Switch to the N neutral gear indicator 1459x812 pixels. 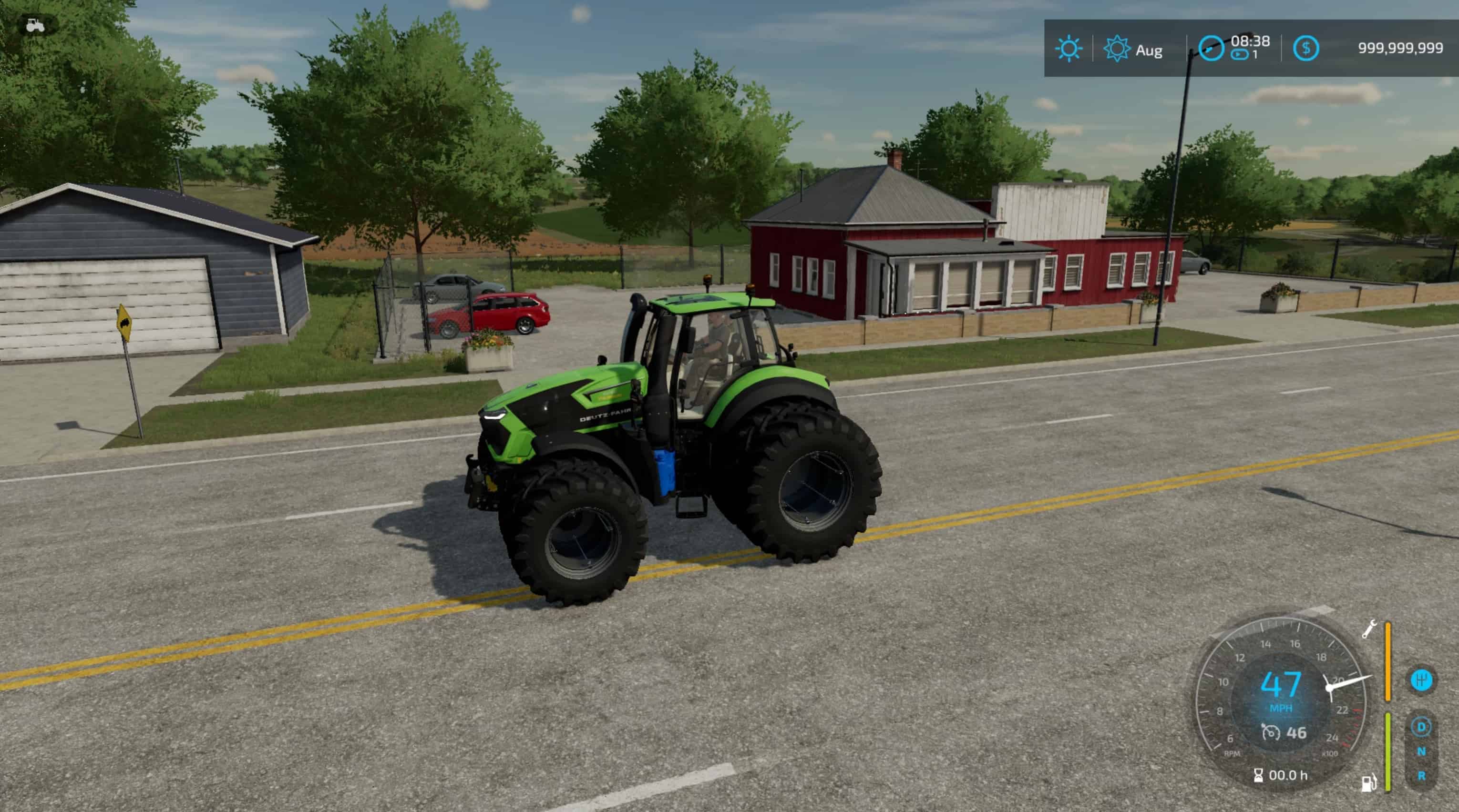(1421, 751)
